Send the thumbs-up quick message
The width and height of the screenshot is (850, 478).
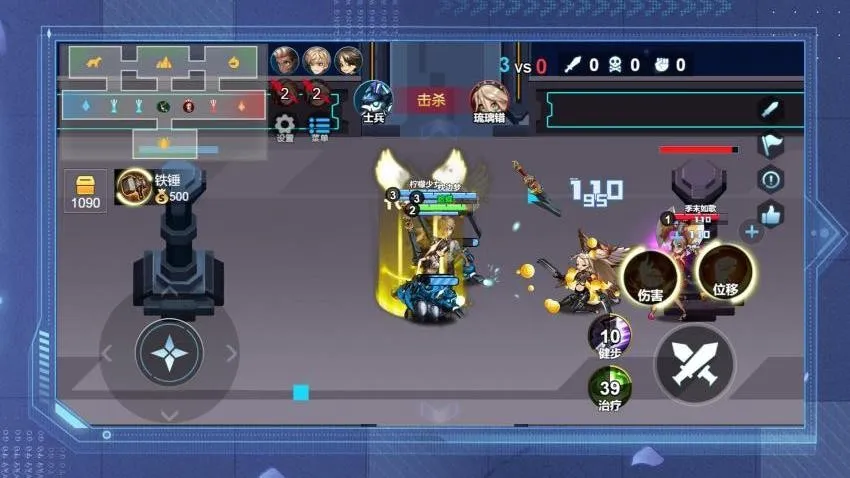(770, 214)
